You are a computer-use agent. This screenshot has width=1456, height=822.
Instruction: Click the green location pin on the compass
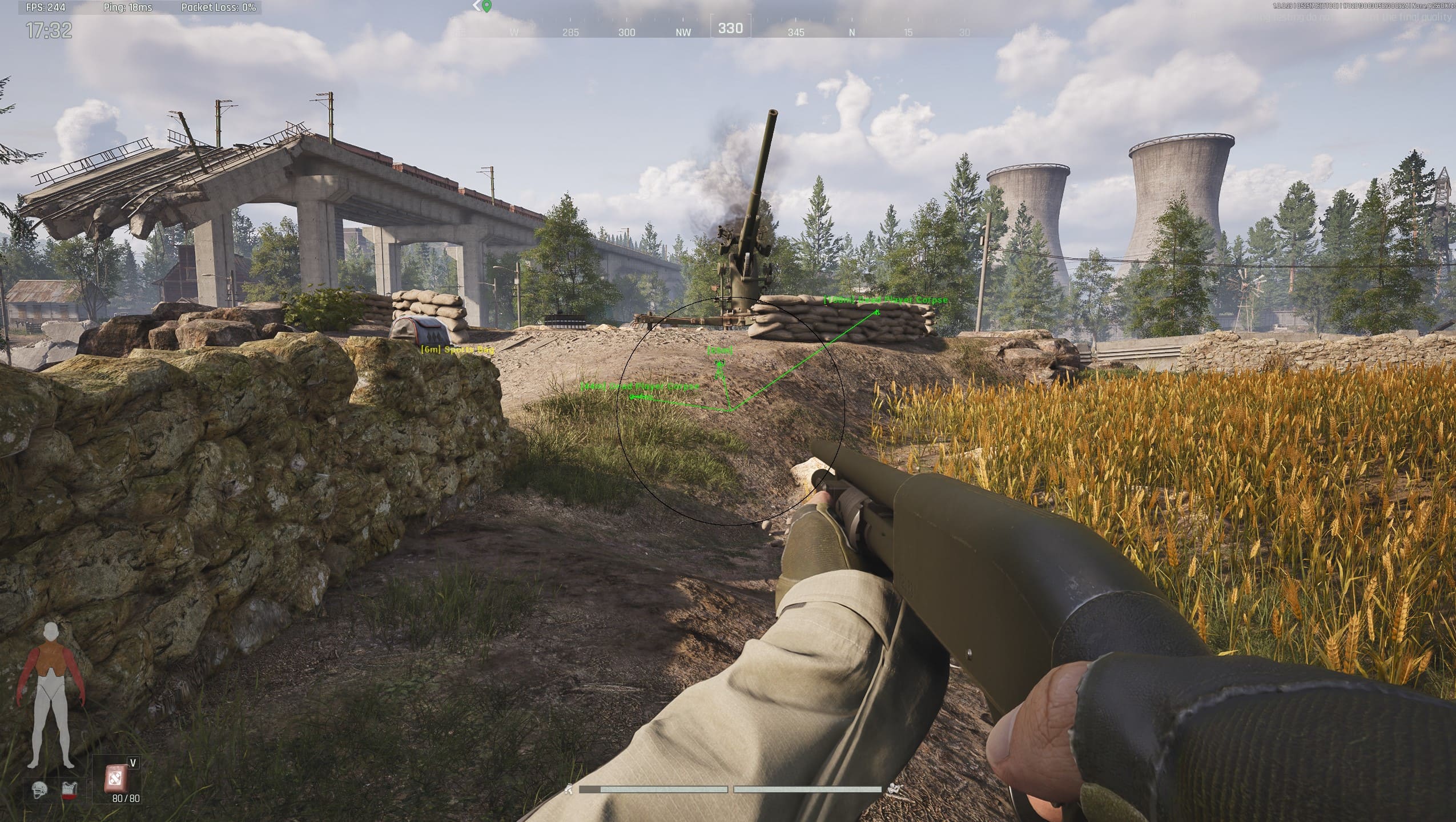(x=486, y=7)
